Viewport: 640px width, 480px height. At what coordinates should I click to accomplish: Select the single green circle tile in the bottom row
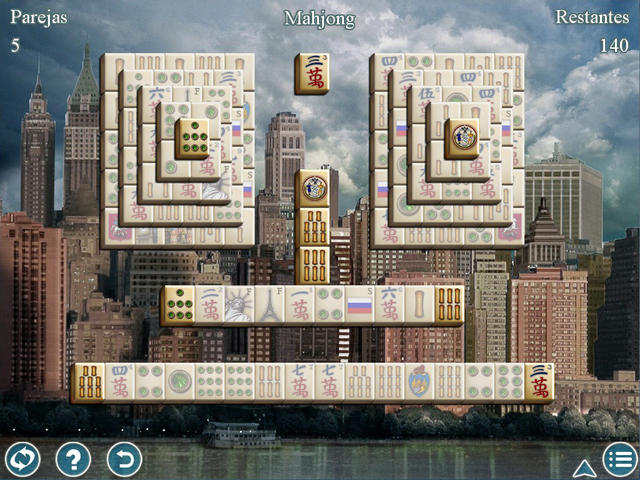click(179, 383)
